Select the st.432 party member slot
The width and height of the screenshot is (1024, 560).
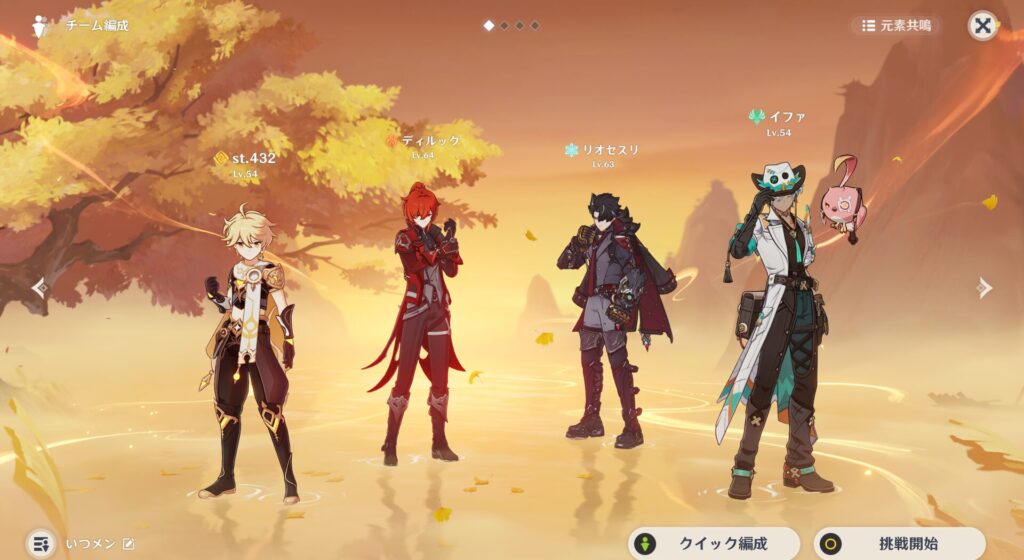(248, 350)
